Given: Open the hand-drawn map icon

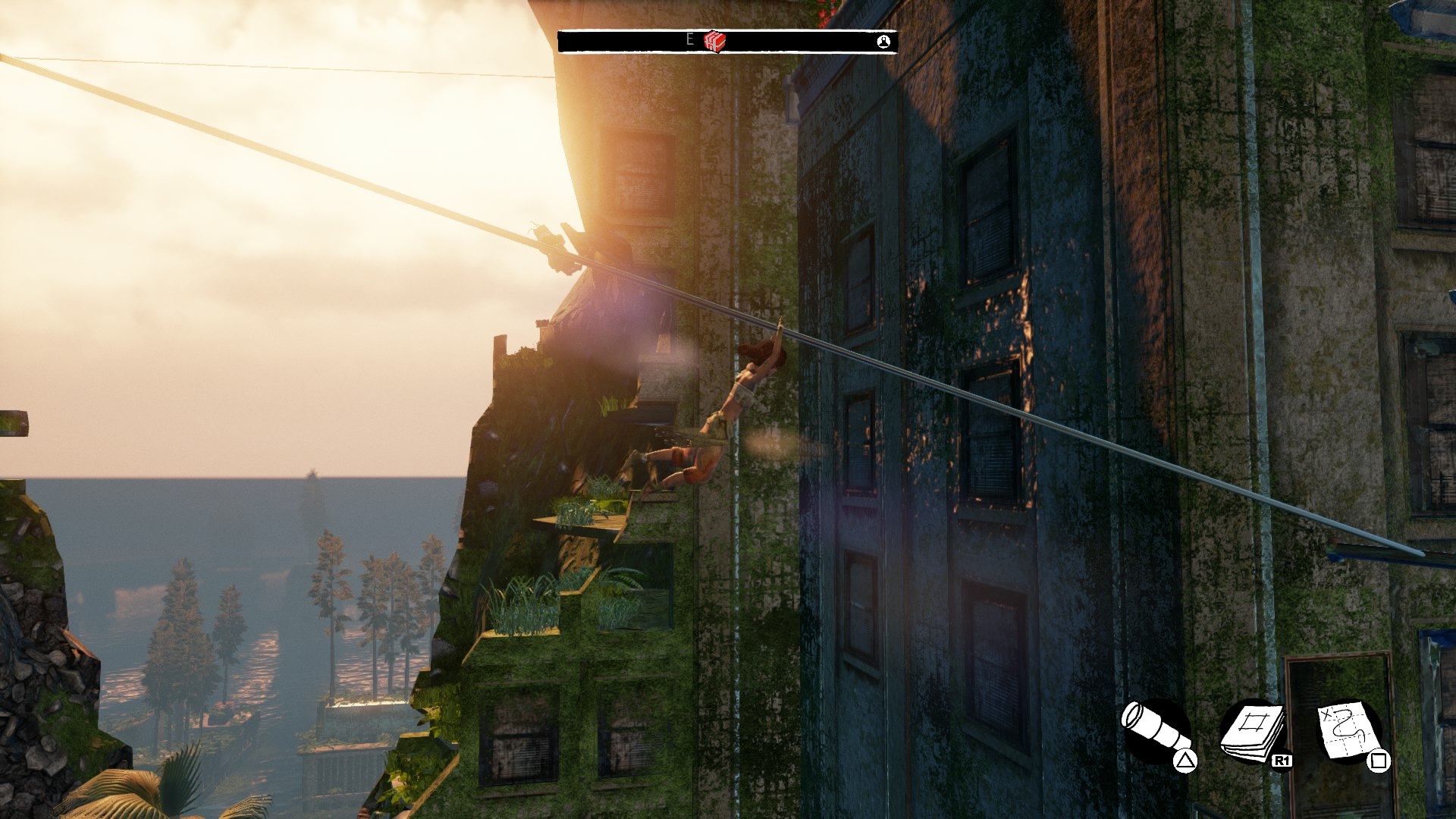Looking at the screenshot, I should click(x=1349, y=731).
